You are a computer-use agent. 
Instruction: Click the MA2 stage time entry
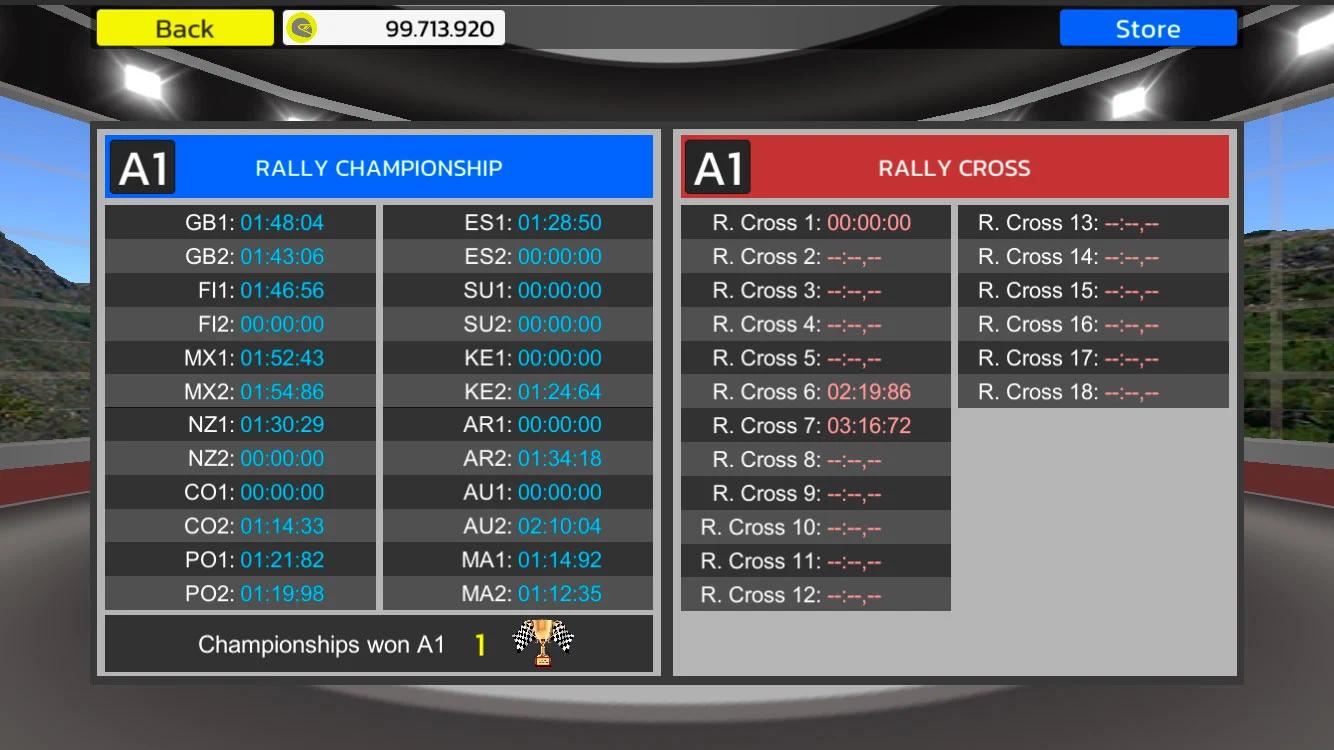[x=518, y=593]
